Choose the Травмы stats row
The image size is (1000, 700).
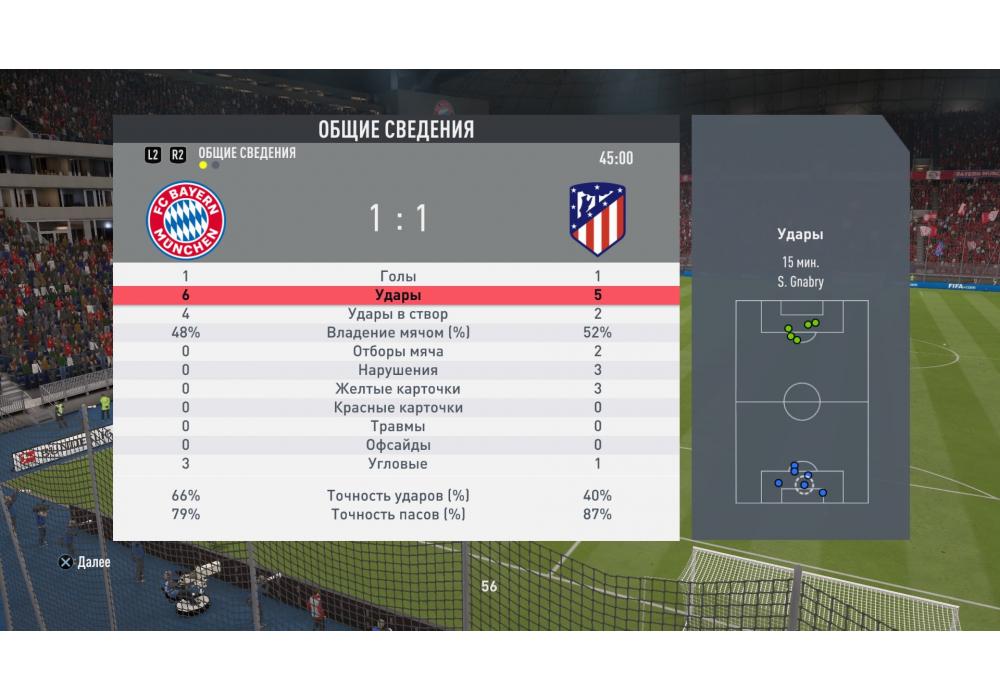click(x=398, y=427)
